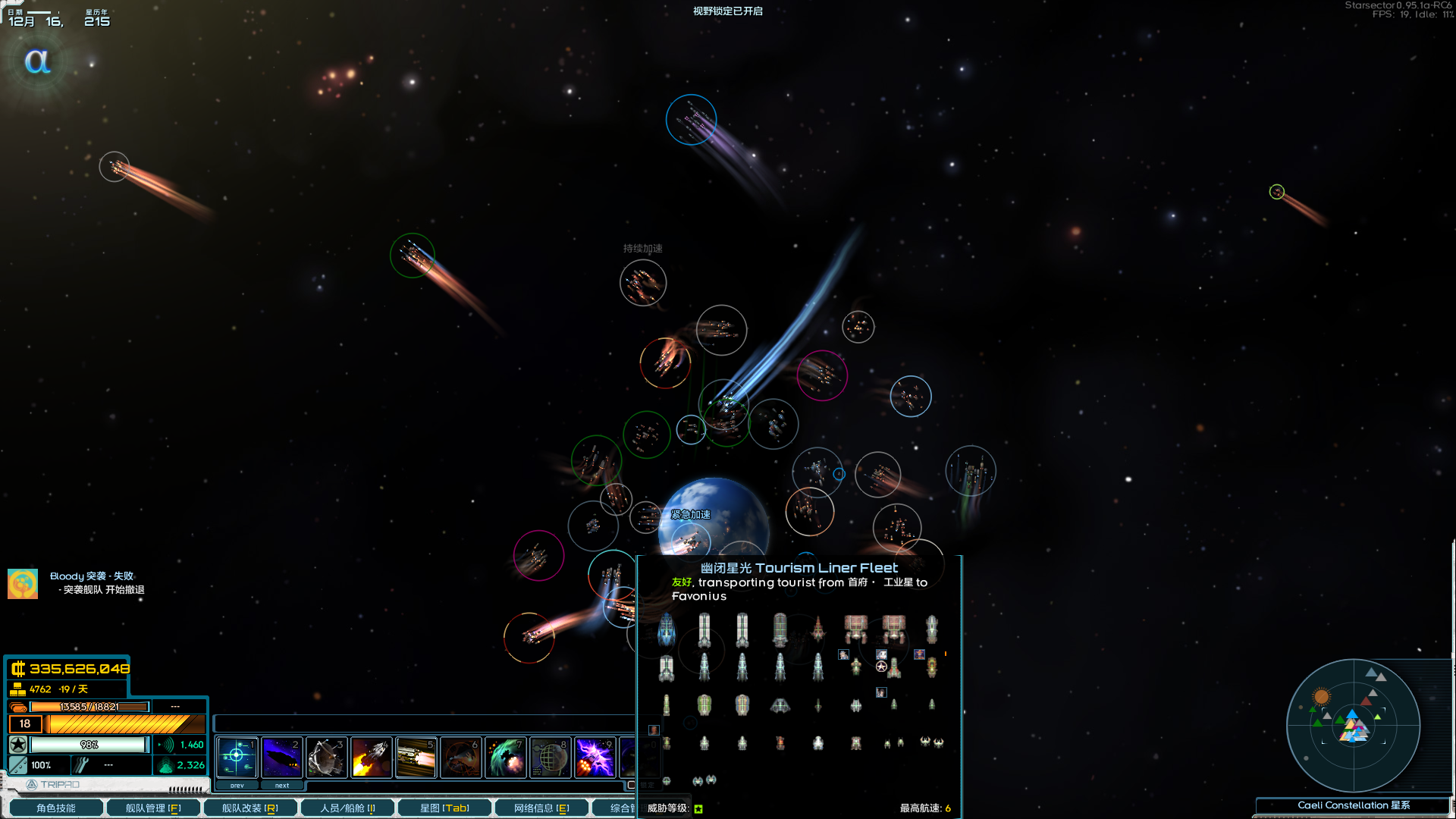Open 舰队管理 fleet management
1456x819 pixels.
click(x=152, y=808)
